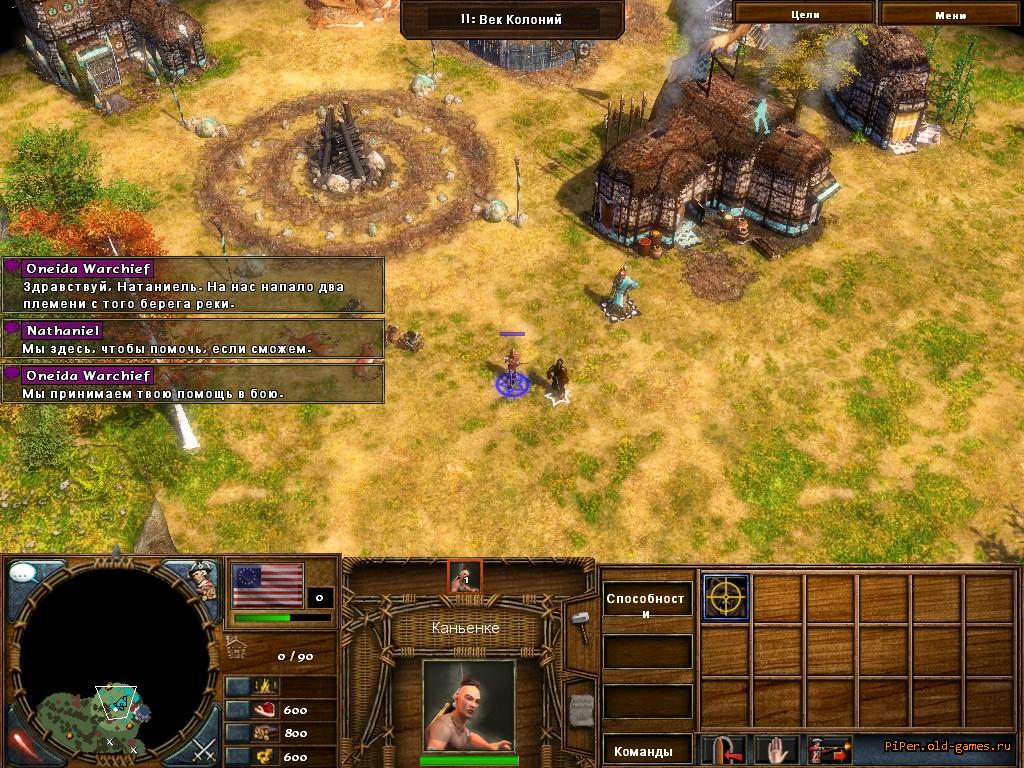Activate the crosshair special ability

pos(725,598)
